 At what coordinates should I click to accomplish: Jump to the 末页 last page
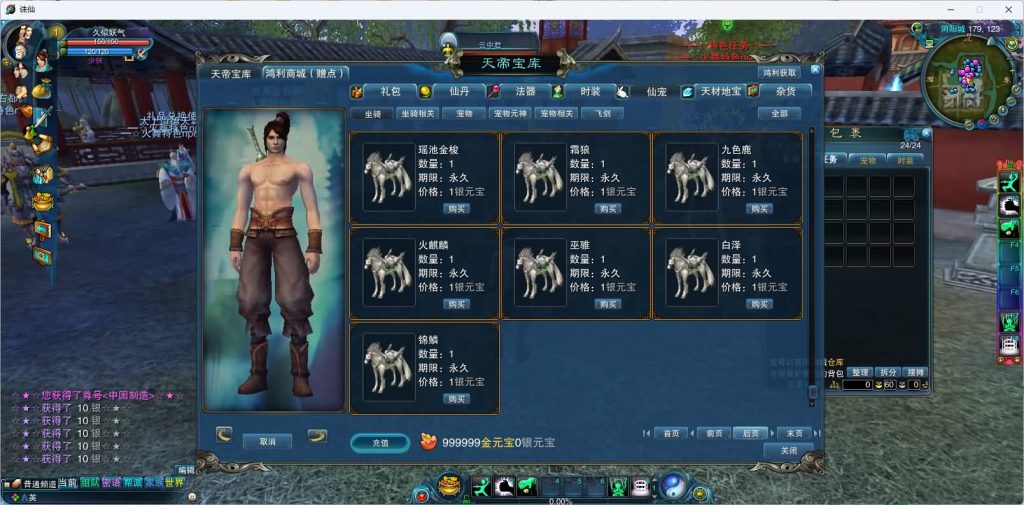pos(794,433)
